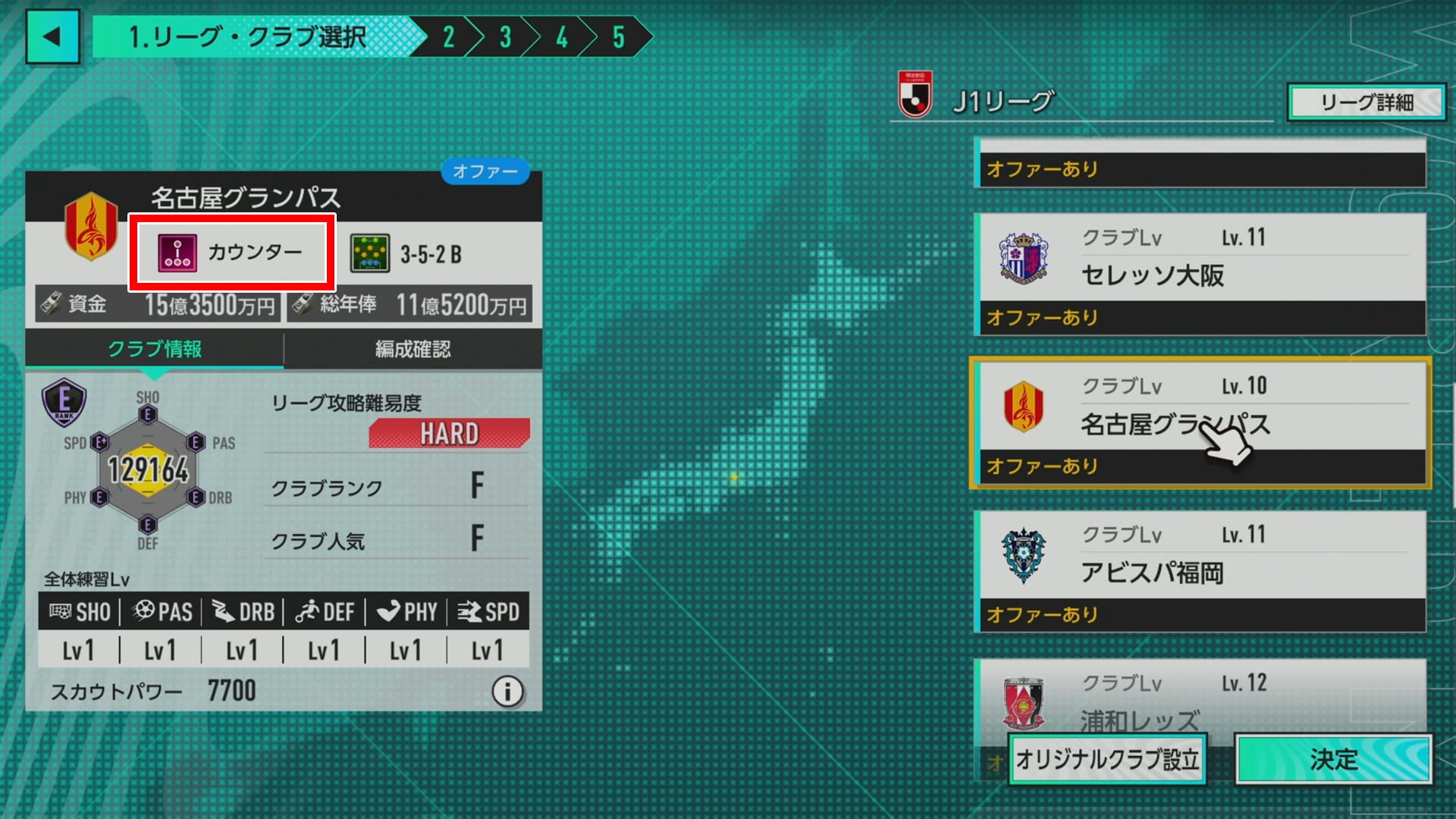Select the DRB dribbling training icon
Screen dimensions: 1456x819
coord(222,611)
